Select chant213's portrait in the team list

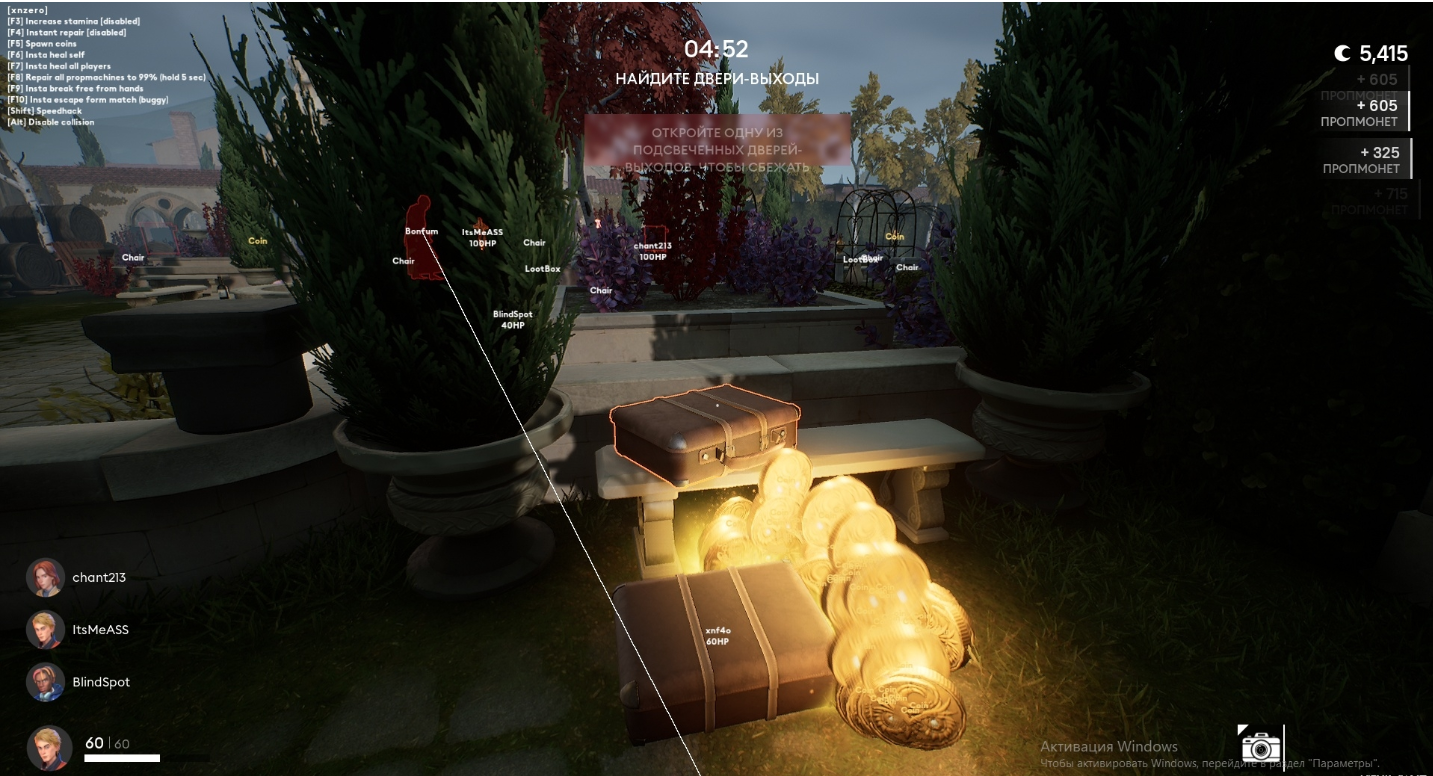(x=45, y=577)
